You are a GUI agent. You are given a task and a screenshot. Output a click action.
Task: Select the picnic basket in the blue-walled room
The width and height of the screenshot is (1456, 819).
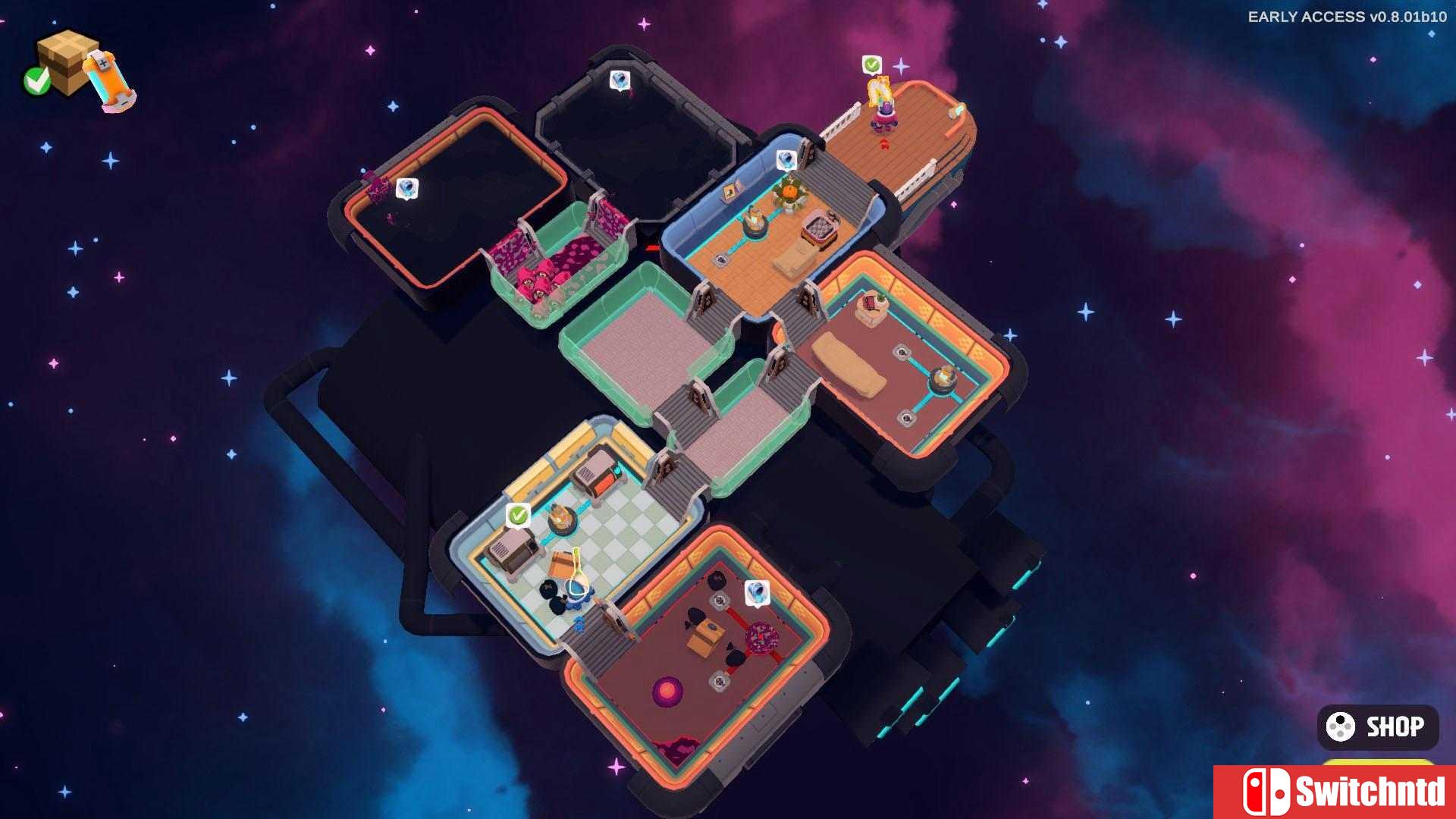819,227
